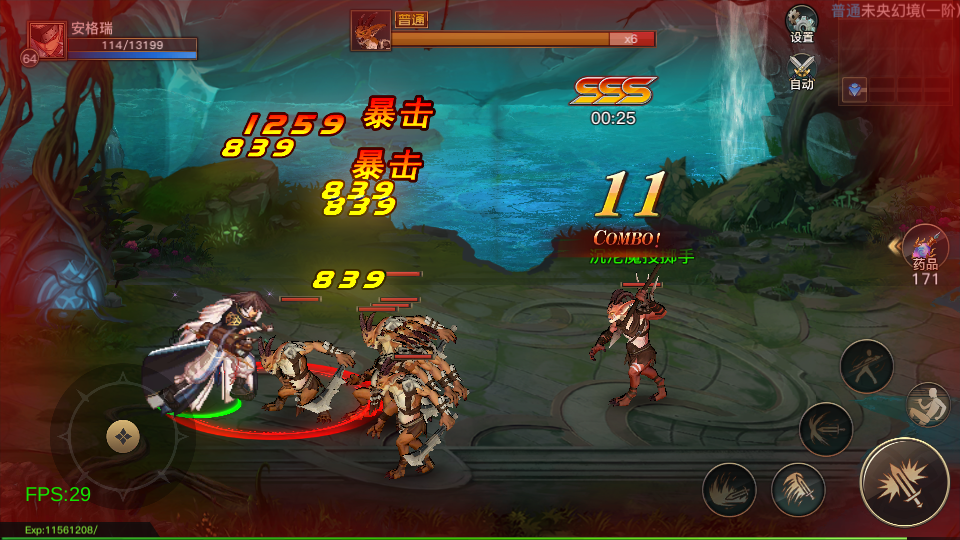
Task: Cast the spinning staff figure skill
Action: [x=866, y=366]
